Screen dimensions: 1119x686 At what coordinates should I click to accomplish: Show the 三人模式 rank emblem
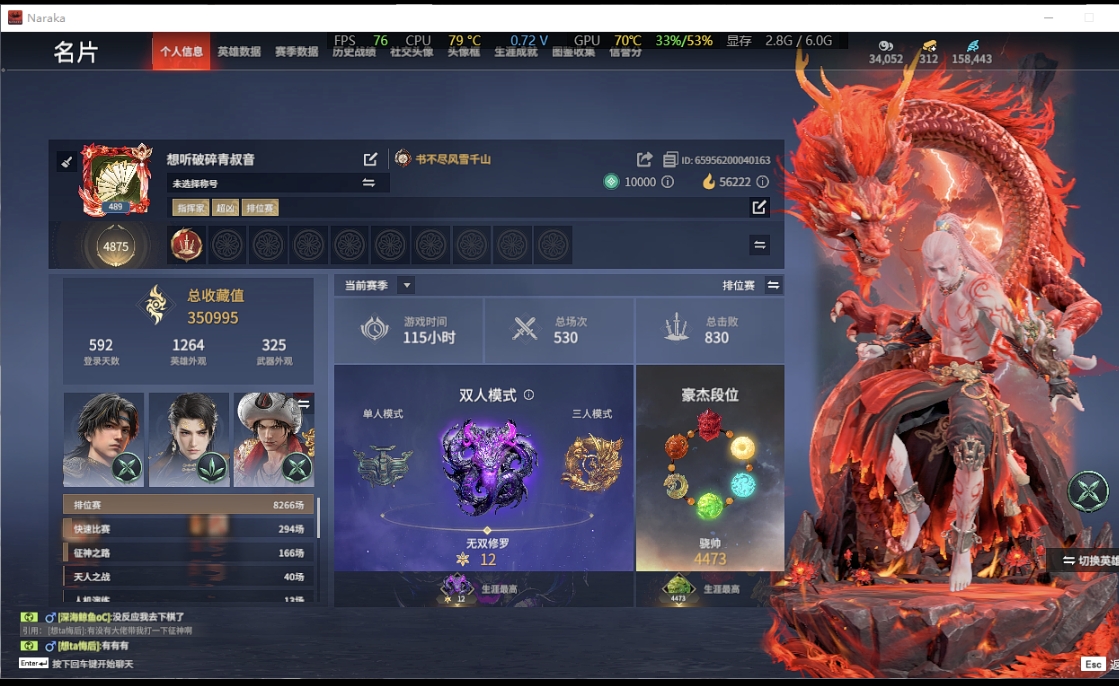pos(591,461)
